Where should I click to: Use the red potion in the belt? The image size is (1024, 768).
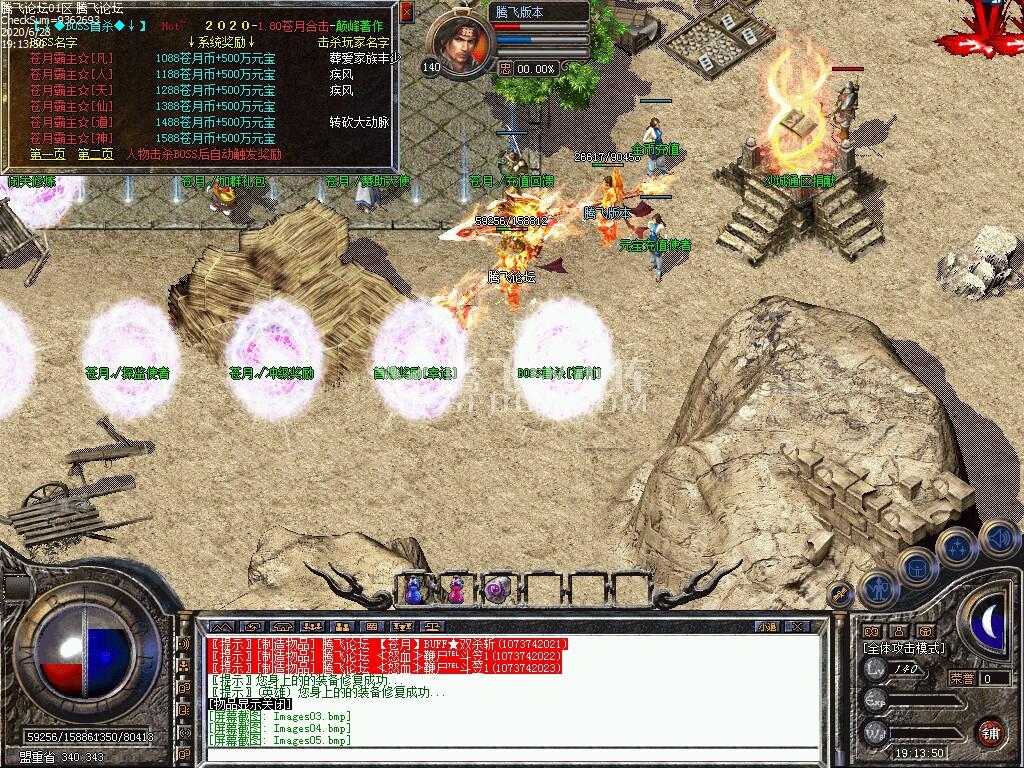[455, 589]
